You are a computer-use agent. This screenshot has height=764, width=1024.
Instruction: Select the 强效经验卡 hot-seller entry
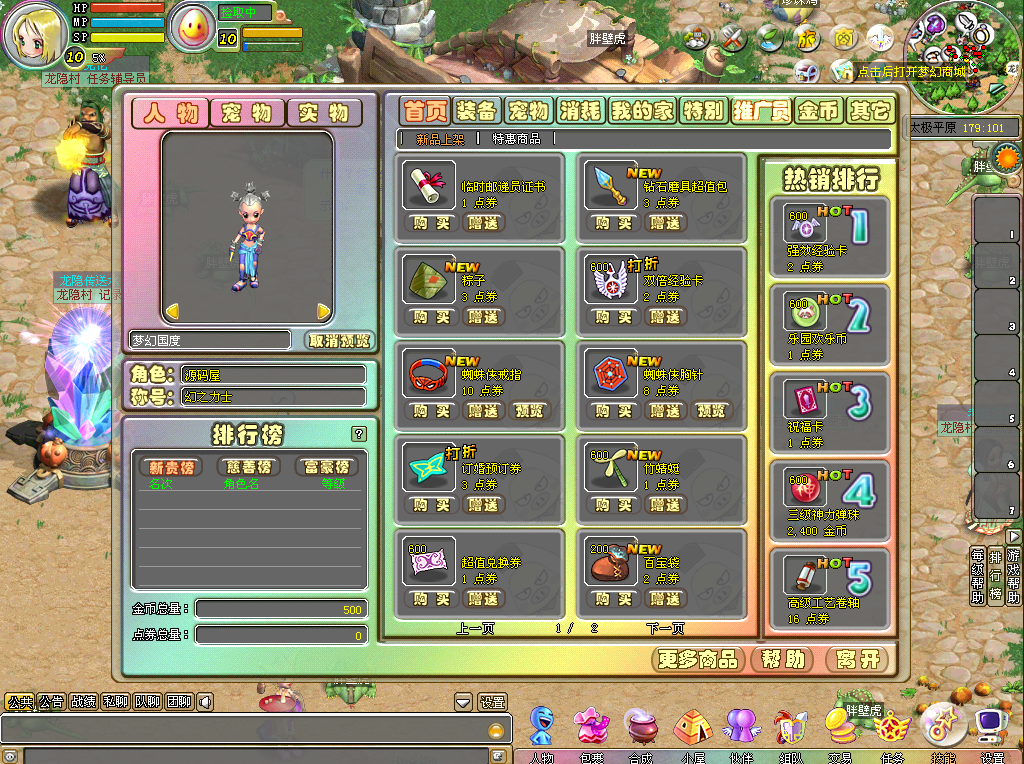[828, 237]
